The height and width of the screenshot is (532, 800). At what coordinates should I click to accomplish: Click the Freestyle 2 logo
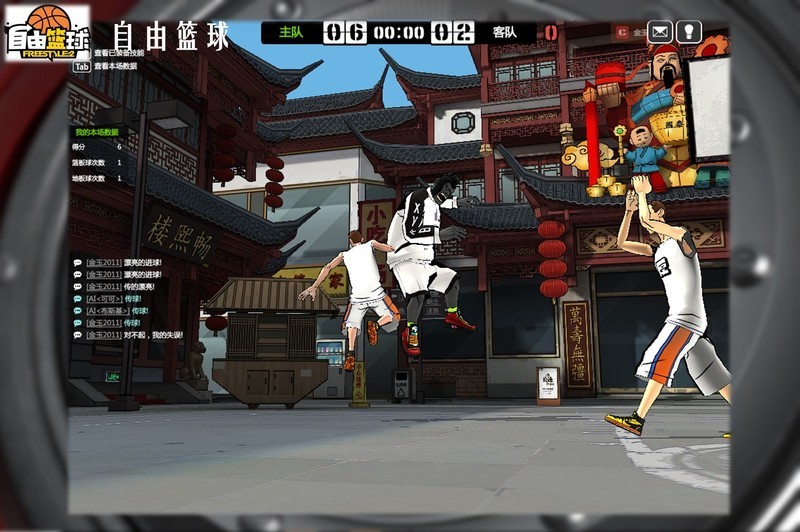48,33
